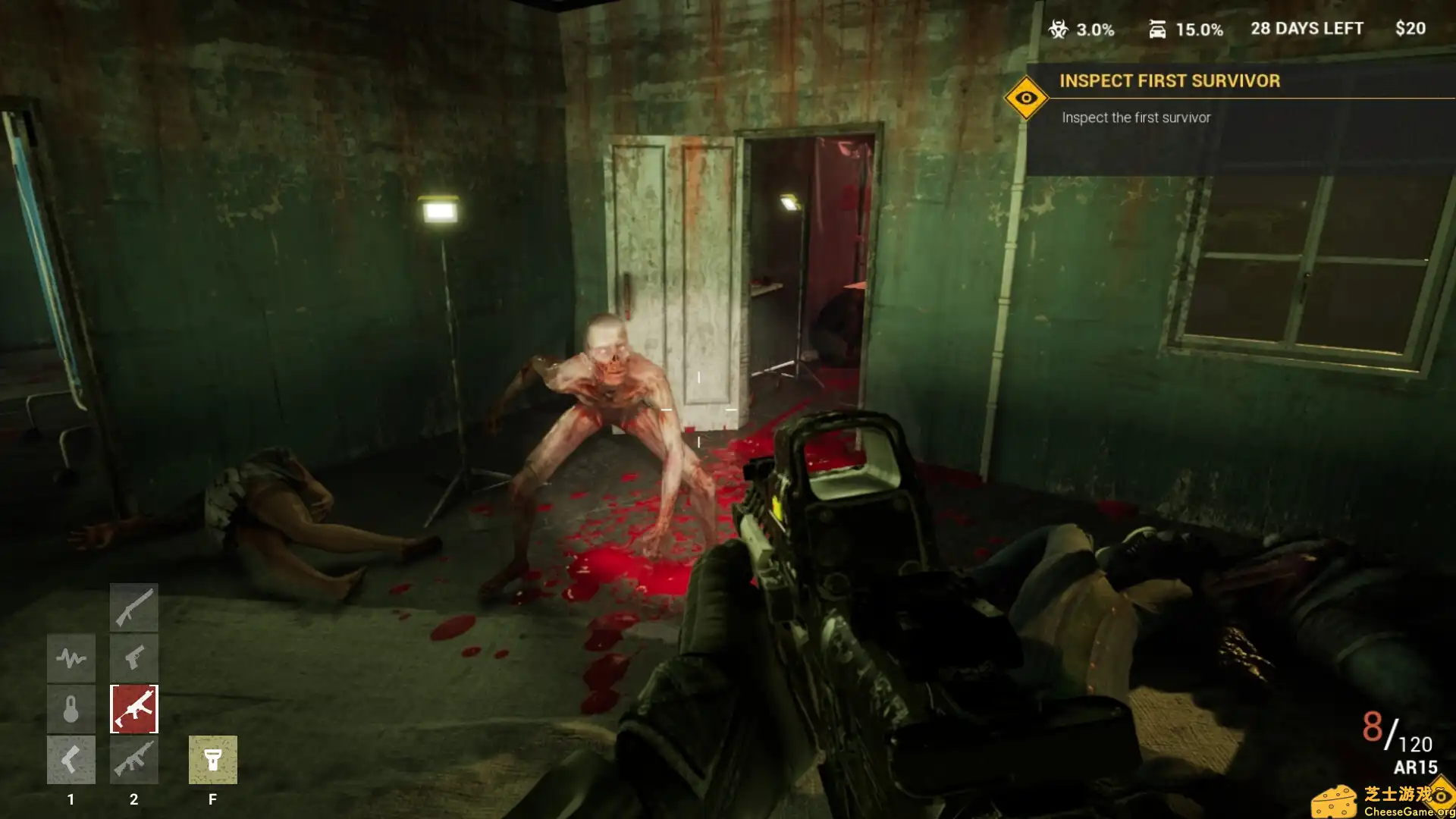Image resolution: width=1456 pixels, height=819 pixels.
Task: Click the heartbeat monitor icon in slot 1
Action: 71,657
